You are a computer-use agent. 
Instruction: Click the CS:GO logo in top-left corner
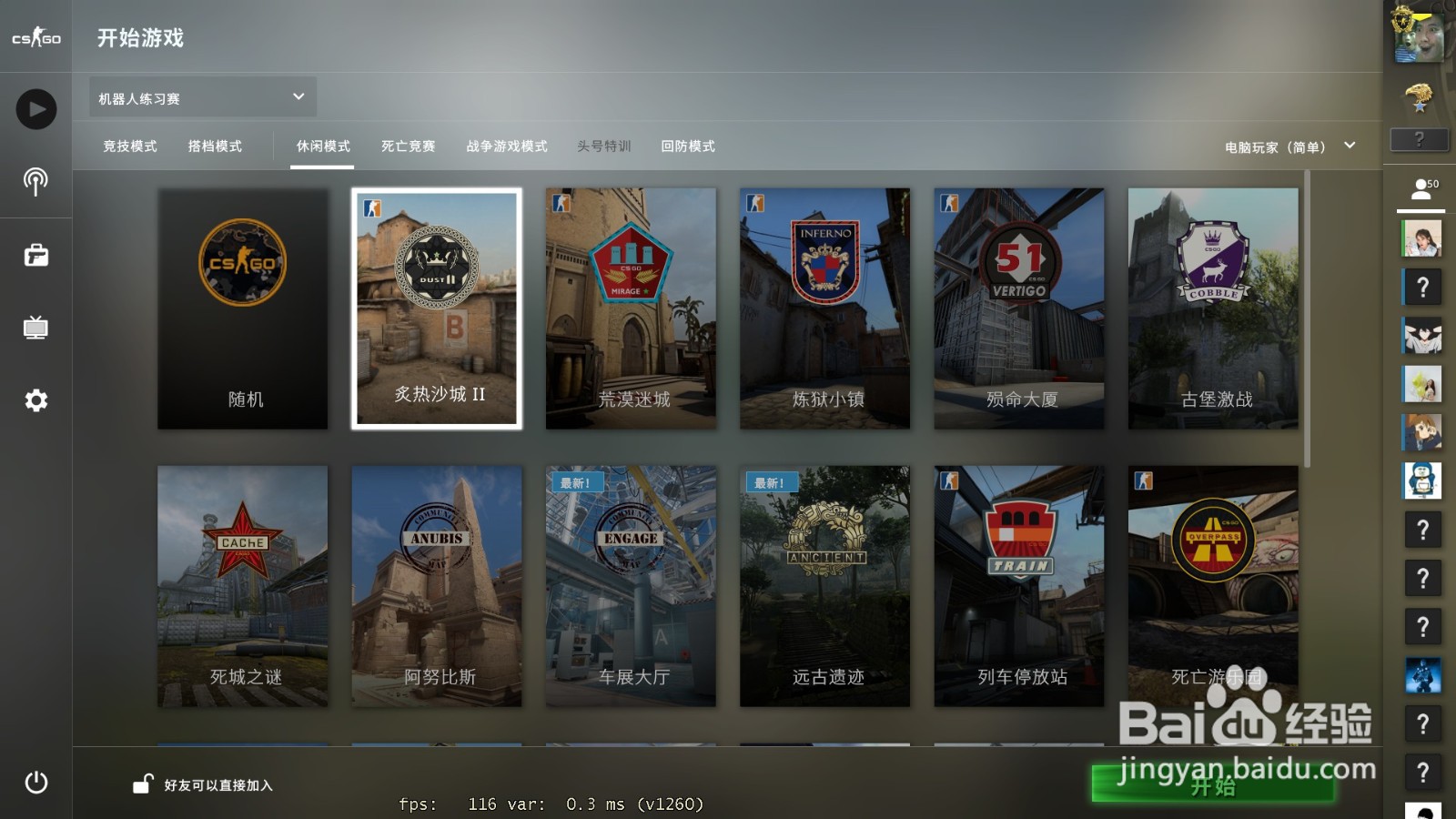point(35,36)
